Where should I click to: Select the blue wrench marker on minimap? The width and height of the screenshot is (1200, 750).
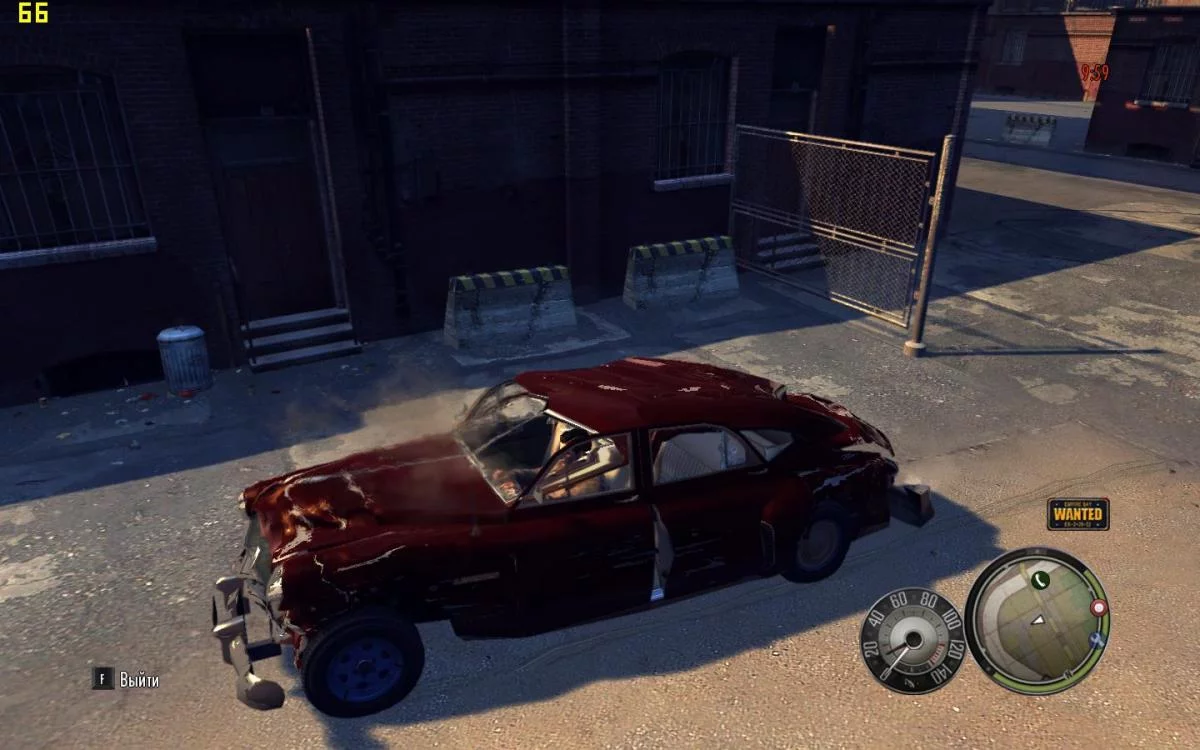[1097, 639]
